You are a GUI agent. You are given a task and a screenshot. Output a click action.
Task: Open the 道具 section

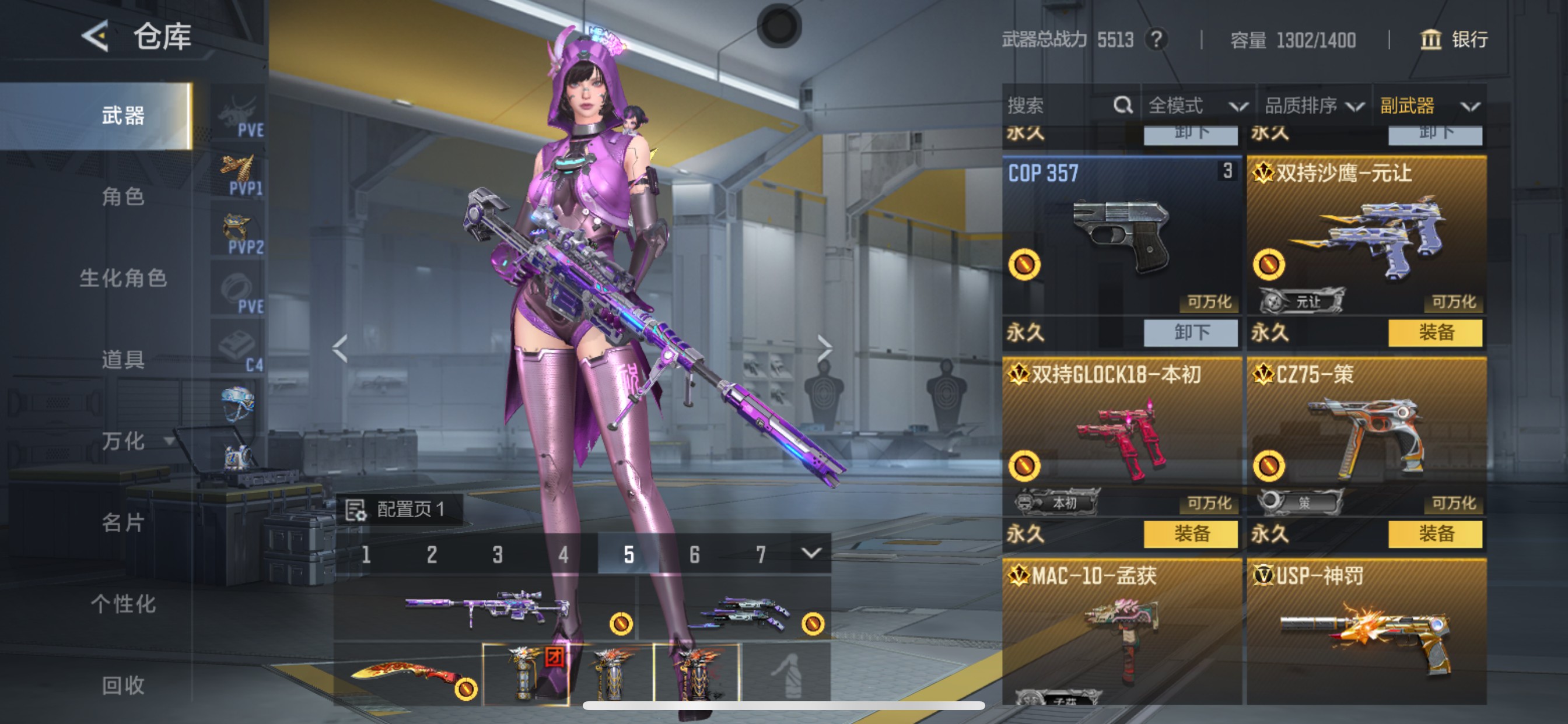coord(123,360)
